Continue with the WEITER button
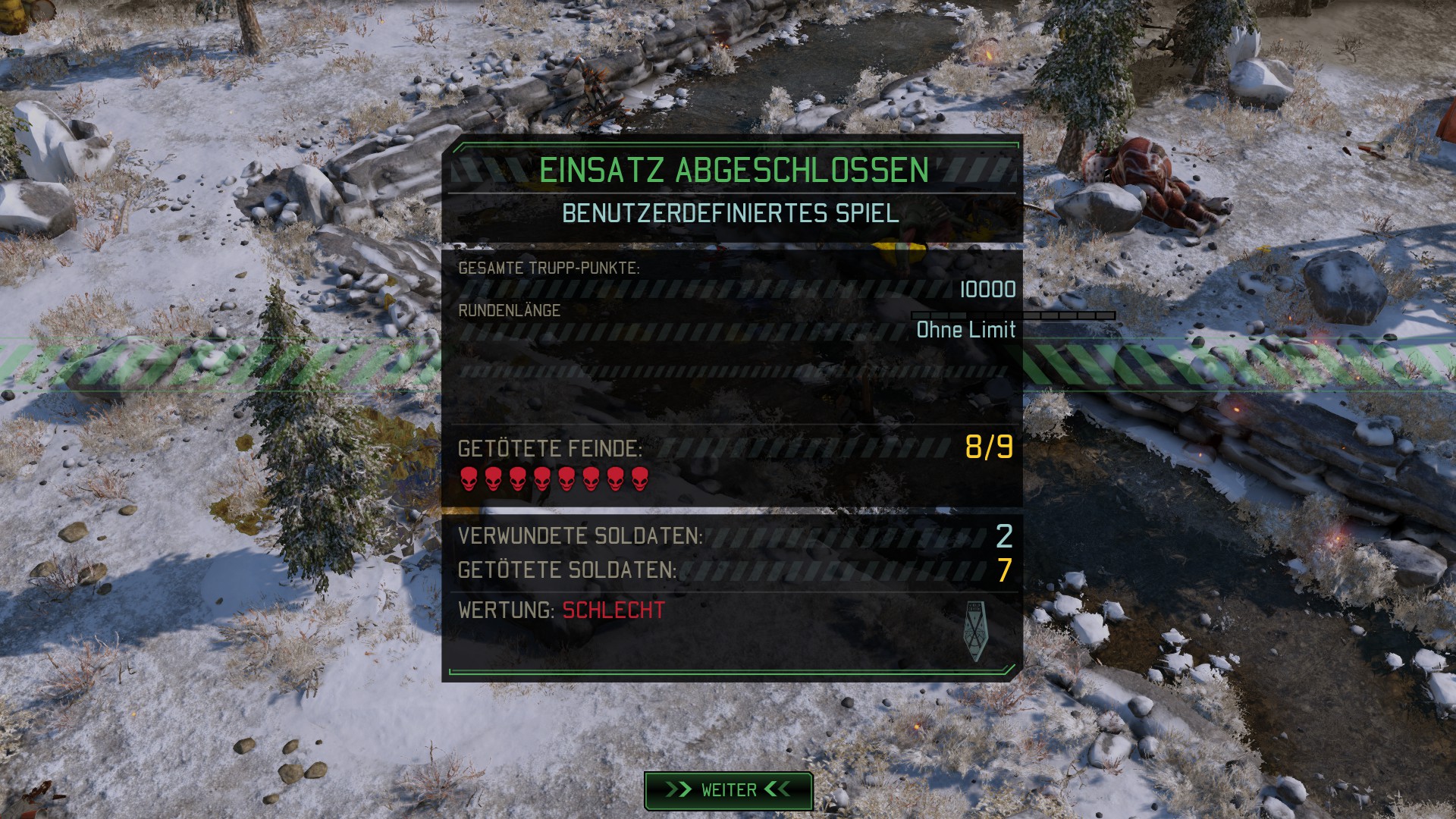 click(x=728, y=790)
